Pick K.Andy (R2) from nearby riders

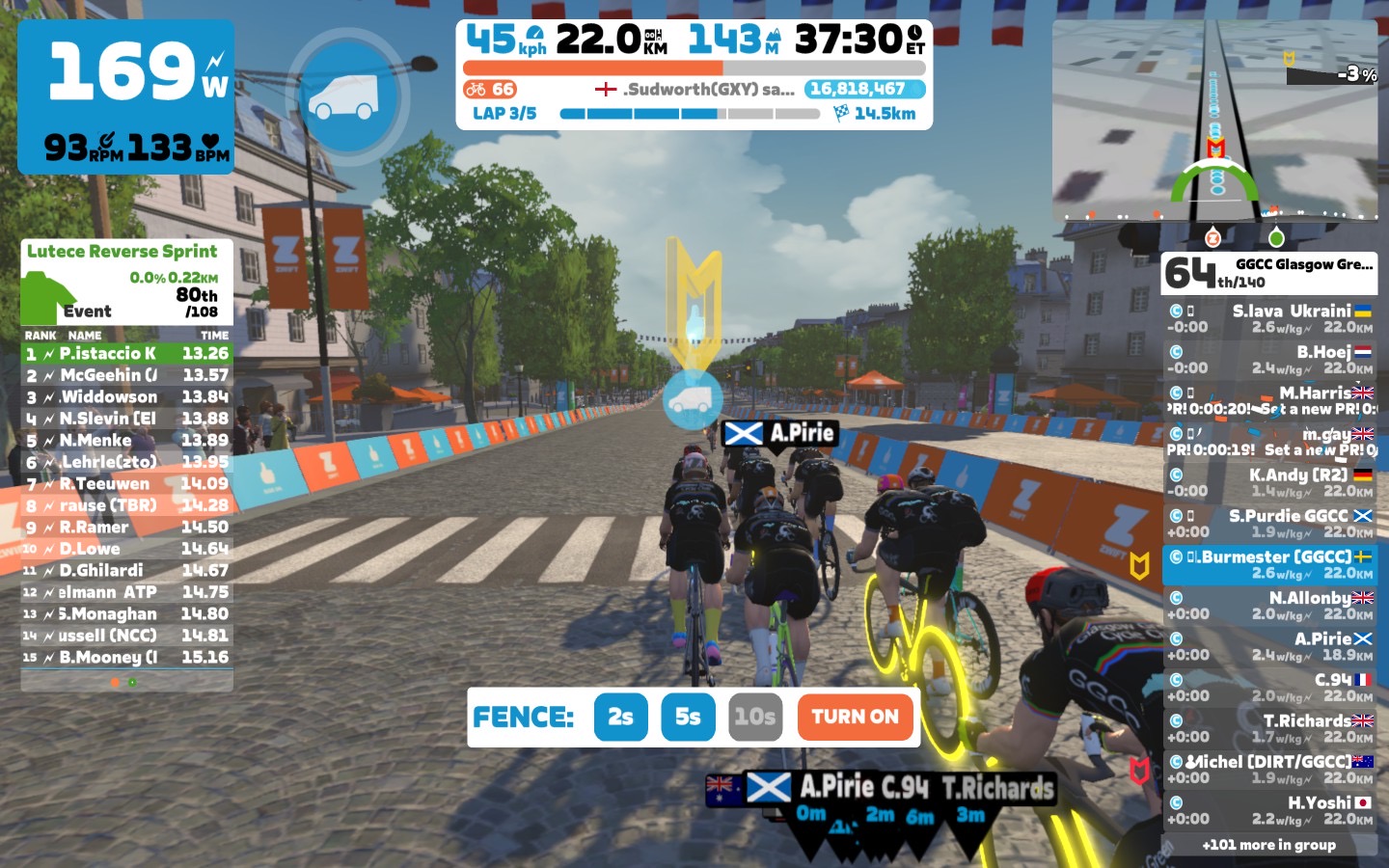[x=1269, y=482]
